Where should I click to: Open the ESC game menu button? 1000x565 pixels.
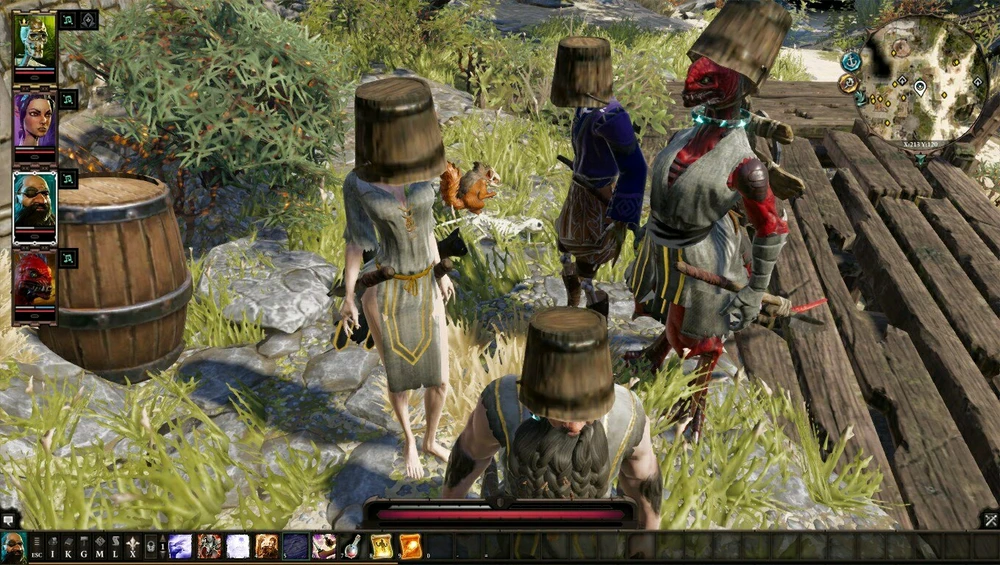pos(36,546)
